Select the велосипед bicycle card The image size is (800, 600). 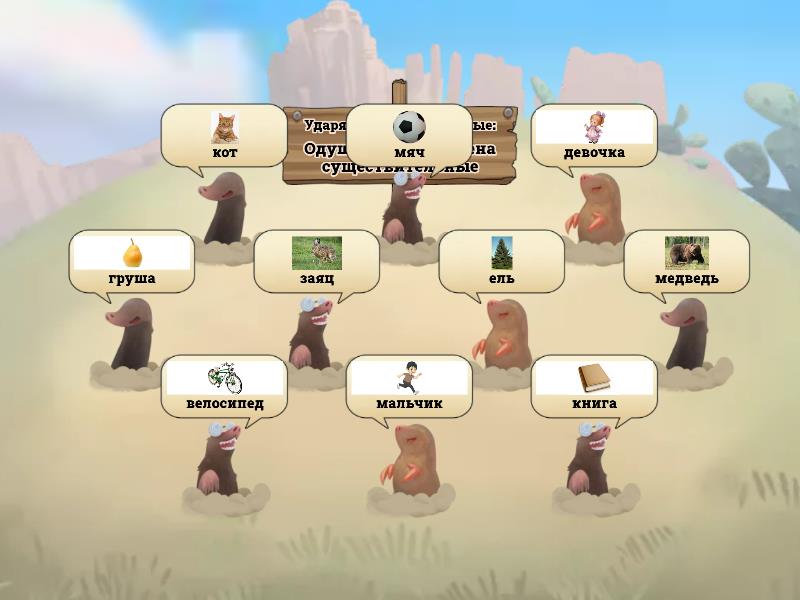click(x=224, y=386)
